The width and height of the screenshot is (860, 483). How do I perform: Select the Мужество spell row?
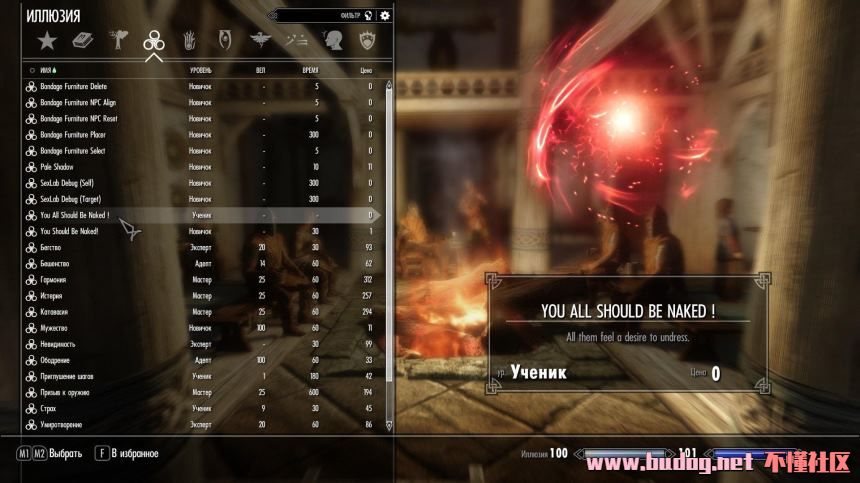pos(55,327)
